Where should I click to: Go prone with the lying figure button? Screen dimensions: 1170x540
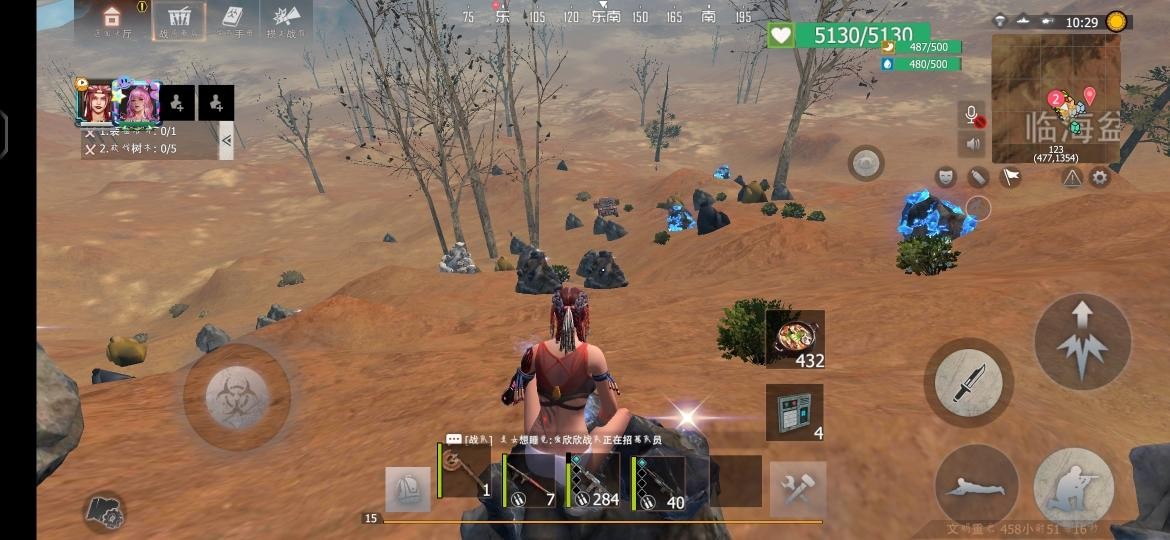pyautogui.click(x=976, y=487)
